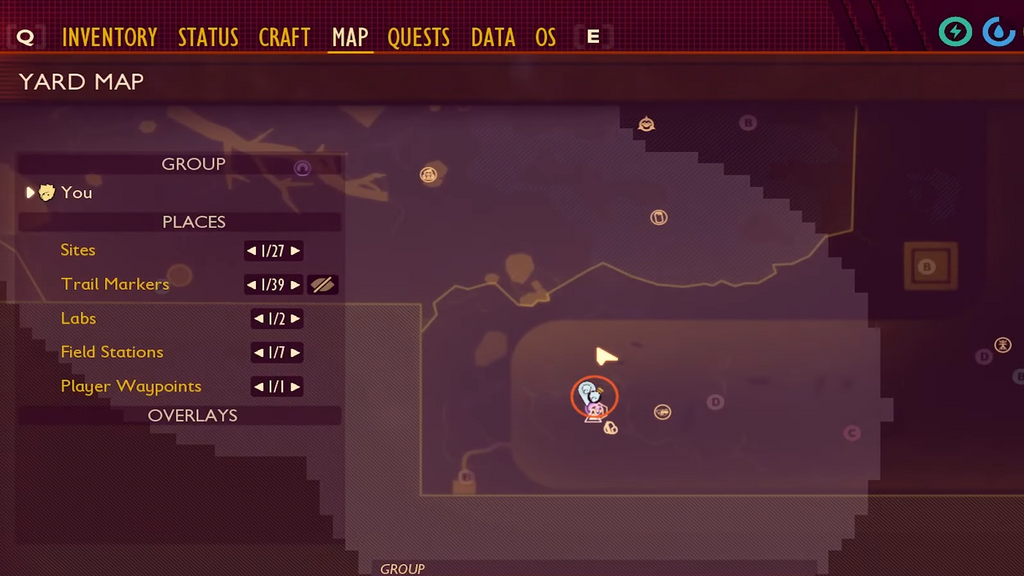The width and height of the screenshot is (1024, 576).
Task: Go to the previous Sites entry
Action: 251,251
